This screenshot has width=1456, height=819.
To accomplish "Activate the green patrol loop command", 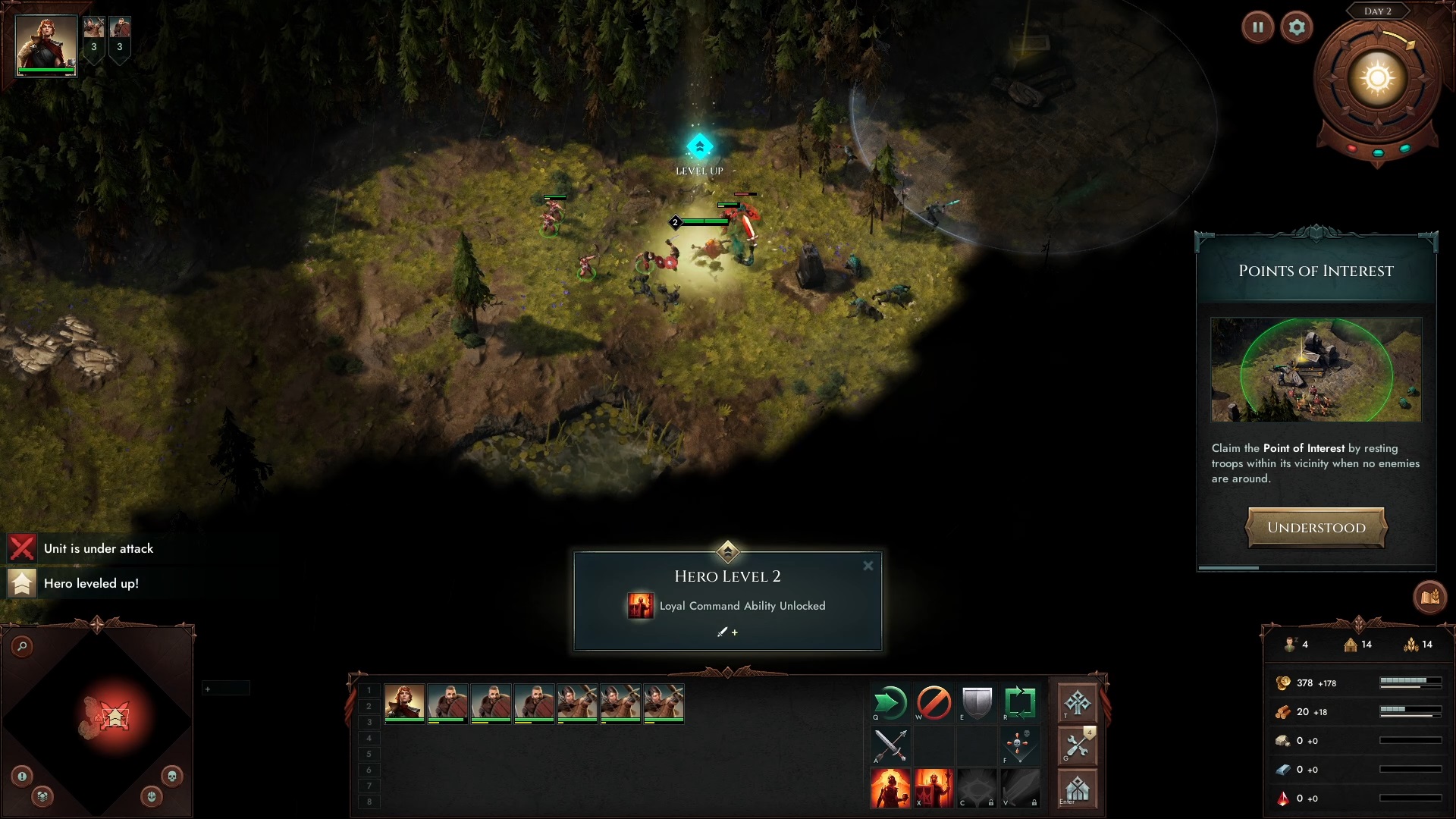I will coord(1020,703).
